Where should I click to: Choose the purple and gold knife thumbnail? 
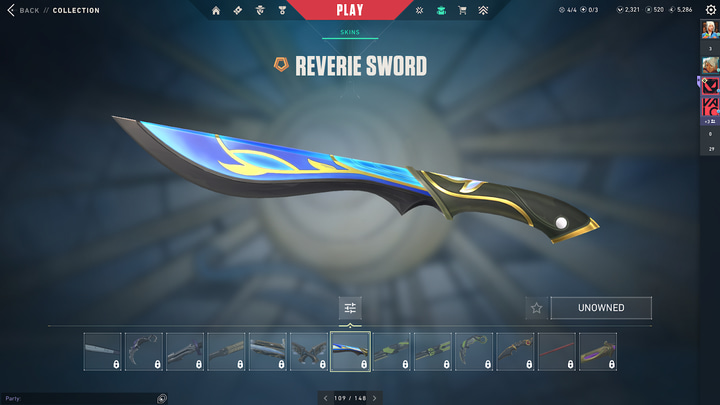598,351
